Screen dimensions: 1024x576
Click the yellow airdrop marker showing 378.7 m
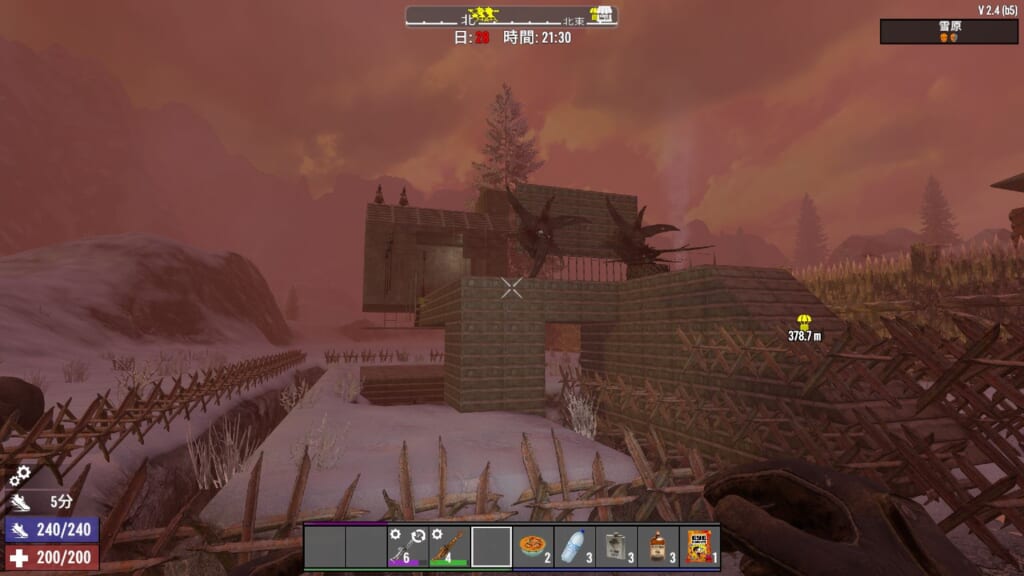(804, 321)
